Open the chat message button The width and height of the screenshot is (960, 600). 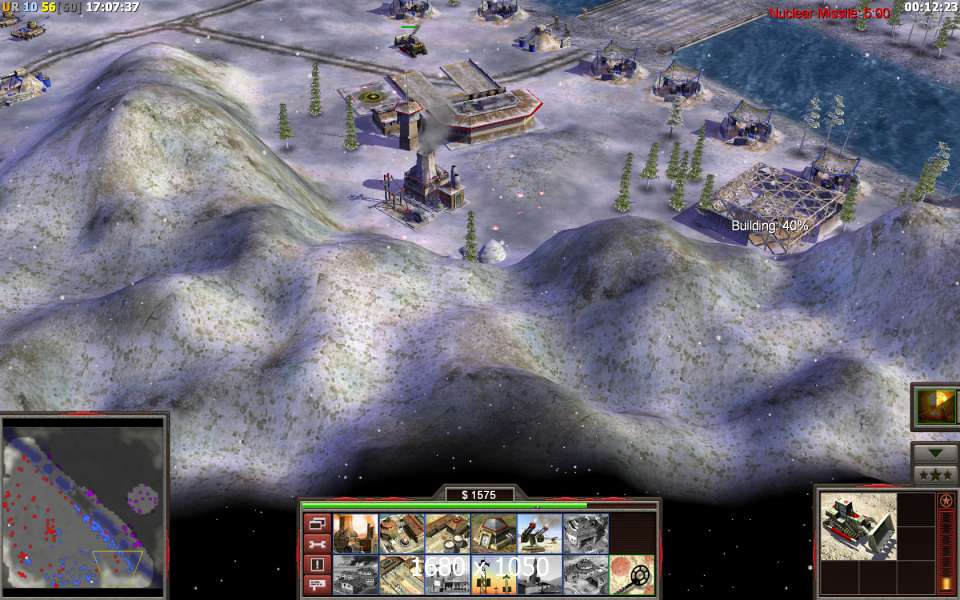(317, 585)
